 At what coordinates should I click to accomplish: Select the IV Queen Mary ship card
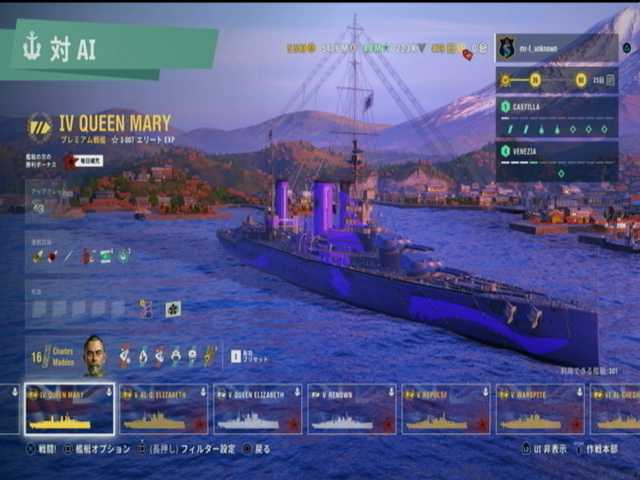pyautogui.click(x=69, y=409)
